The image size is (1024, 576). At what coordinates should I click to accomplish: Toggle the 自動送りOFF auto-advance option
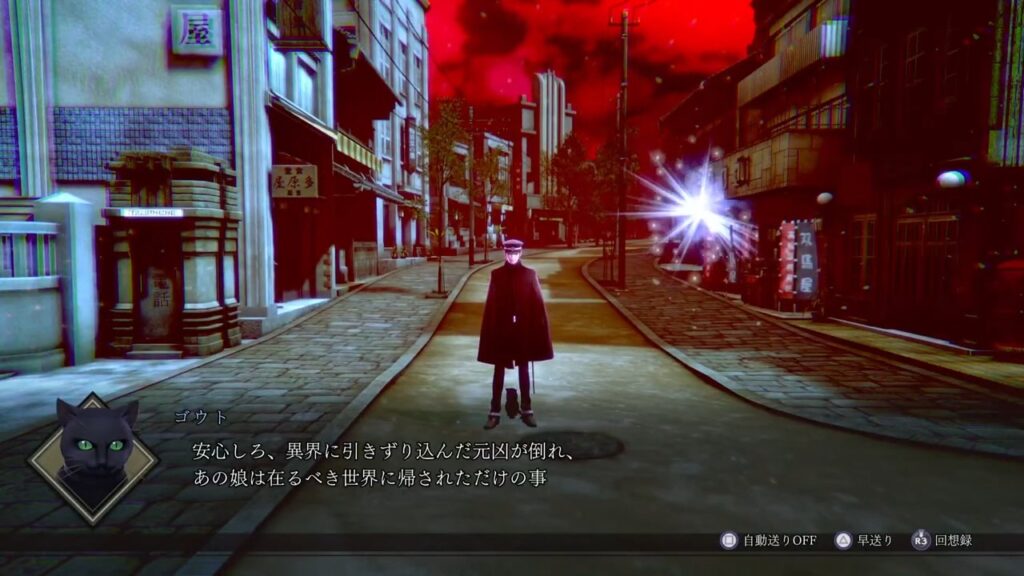coord(768,541)
